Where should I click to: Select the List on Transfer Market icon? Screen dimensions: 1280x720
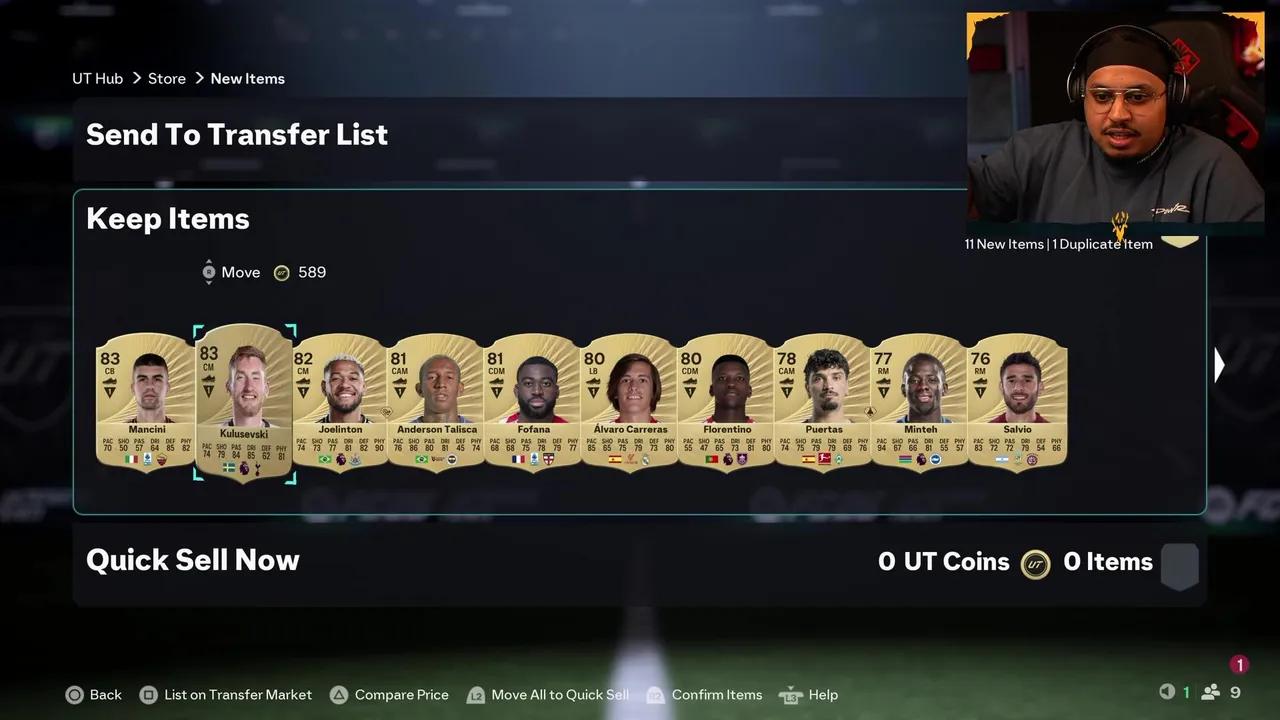(x=149, y=694)
